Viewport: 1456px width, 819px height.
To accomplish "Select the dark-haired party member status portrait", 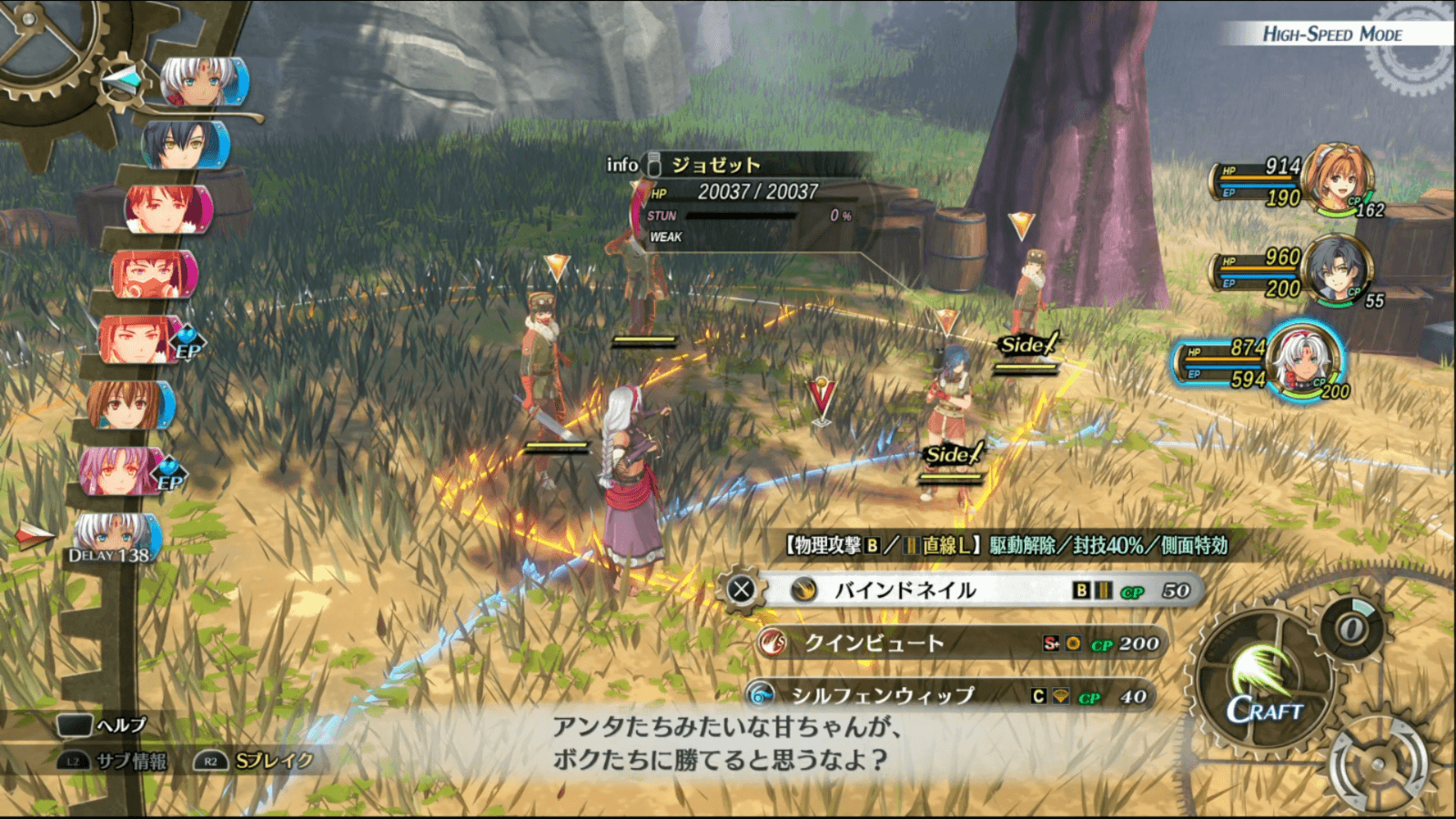I will tap(1336, 269).
